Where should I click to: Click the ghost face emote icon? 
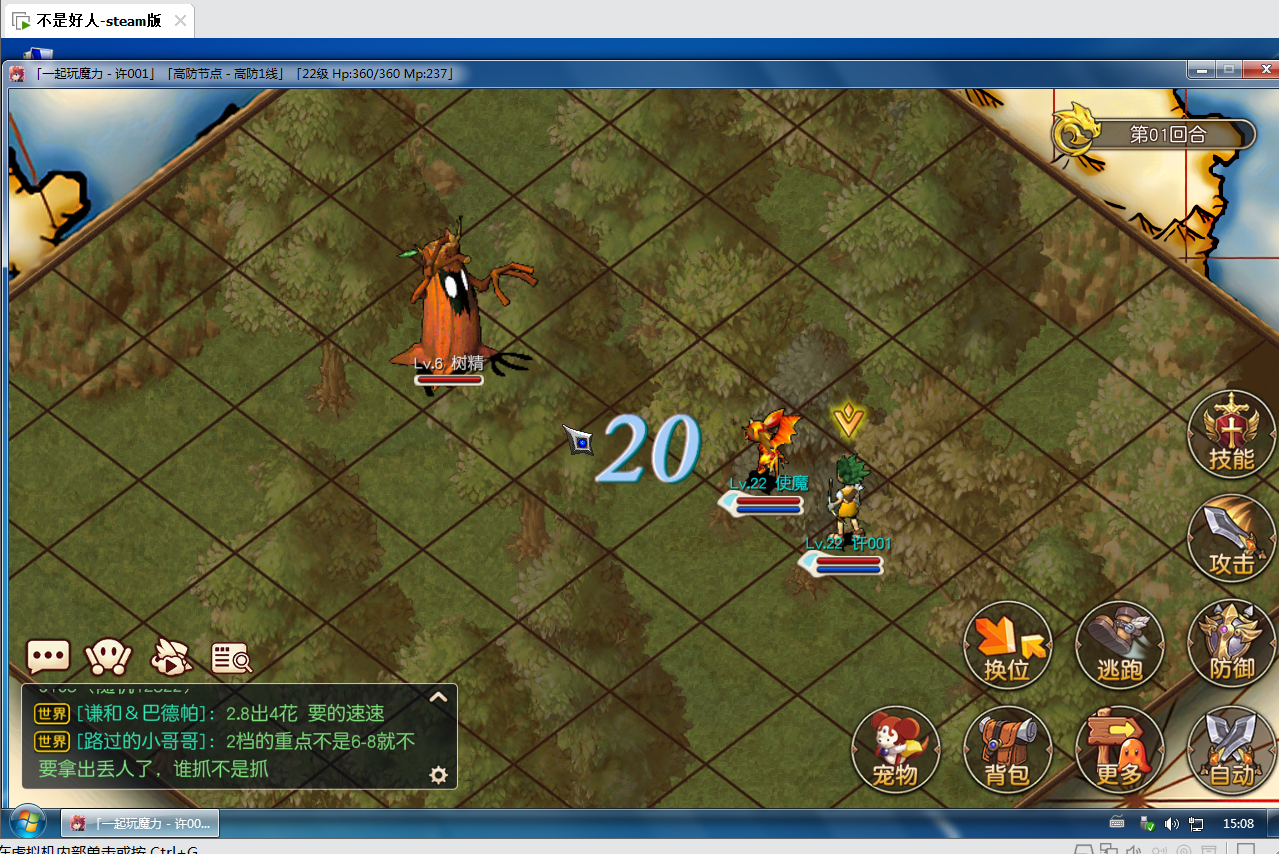coord(109,657)
